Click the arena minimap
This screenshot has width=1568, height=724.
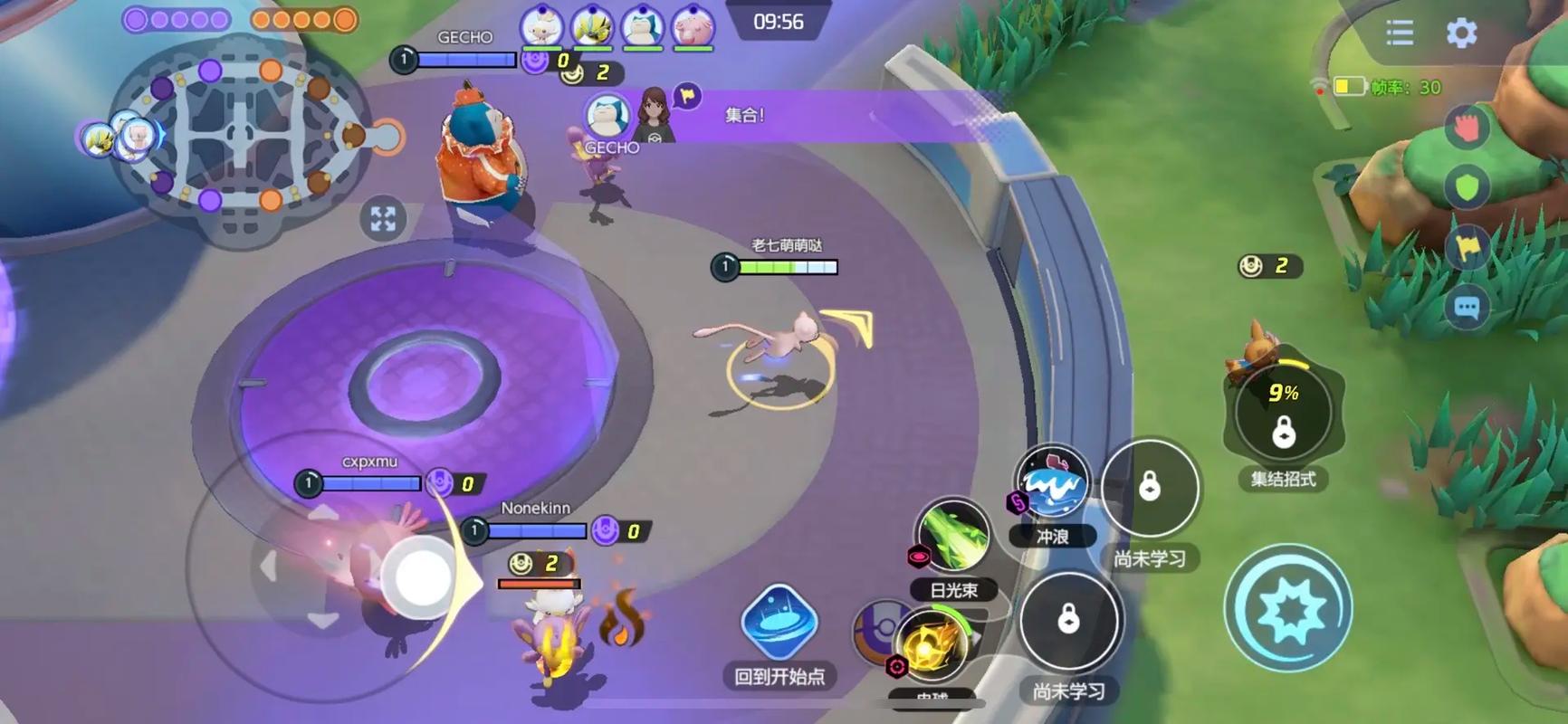tap(240, 136)
